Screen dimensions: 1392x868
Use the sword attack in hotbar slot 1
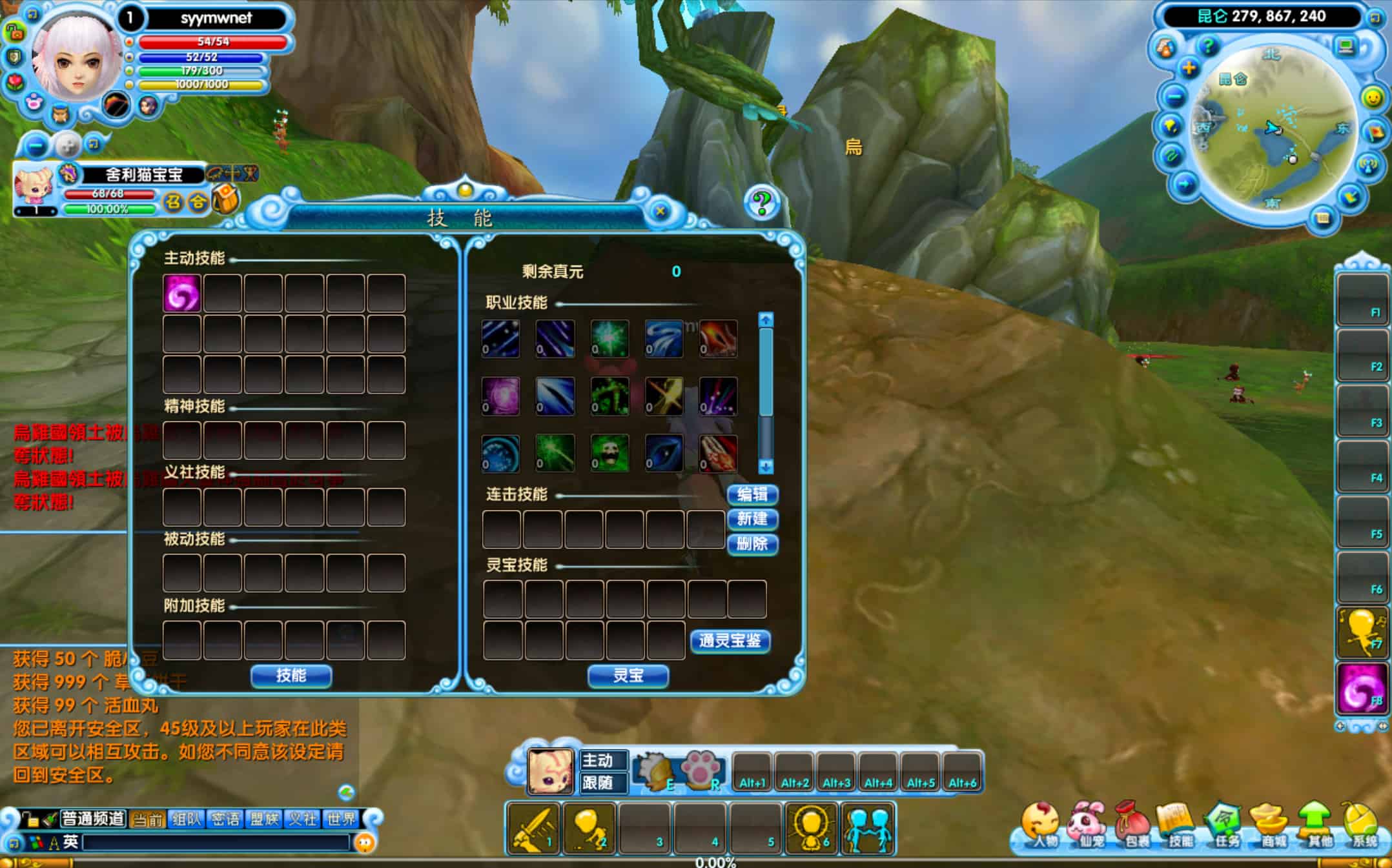533,829
